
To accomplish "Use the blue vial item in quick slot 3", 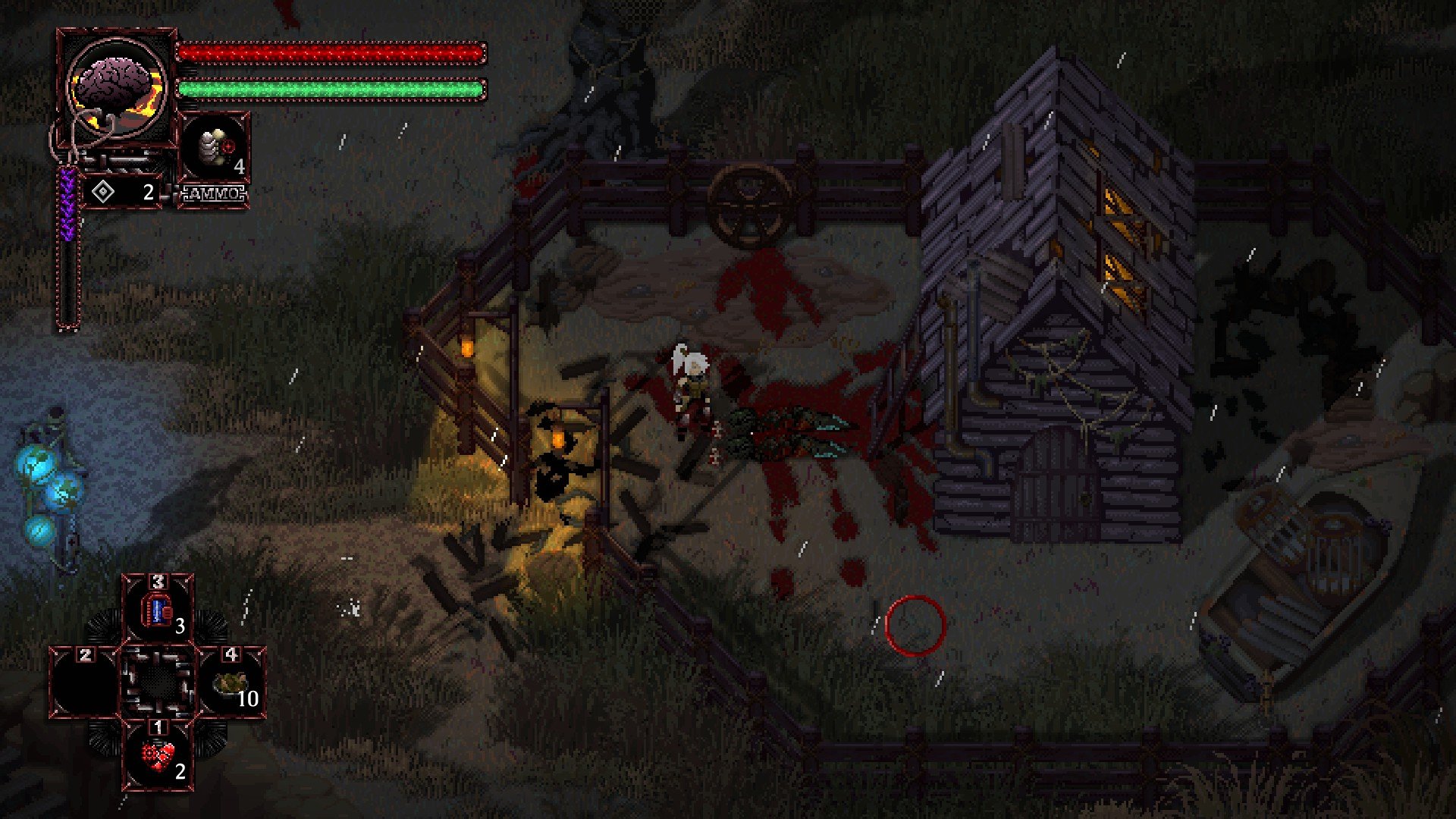I will [x=158, y=610].
